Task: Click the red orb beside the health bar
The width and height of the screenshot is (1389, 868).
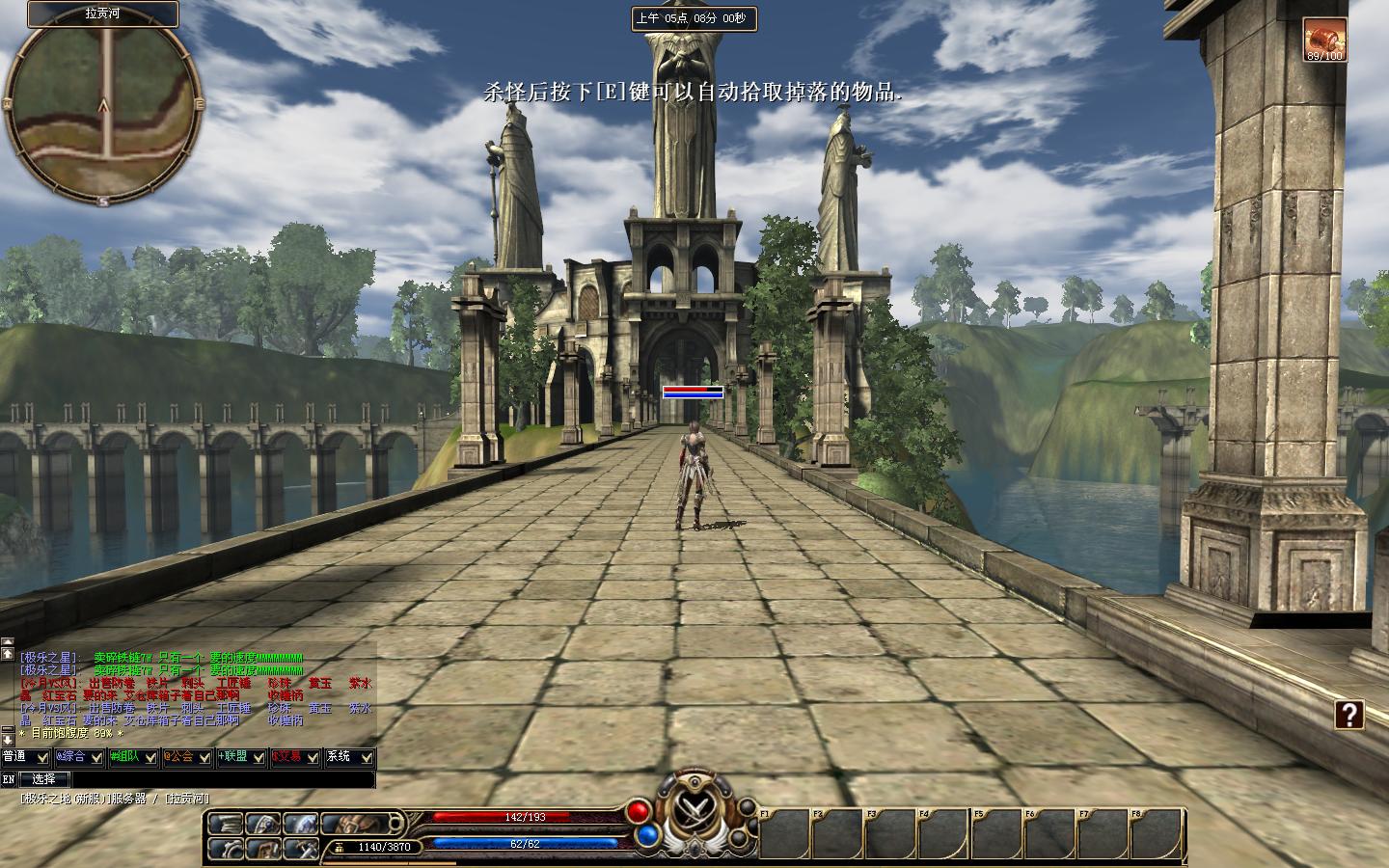Action: pyautogui.click(x=639, y=810)
